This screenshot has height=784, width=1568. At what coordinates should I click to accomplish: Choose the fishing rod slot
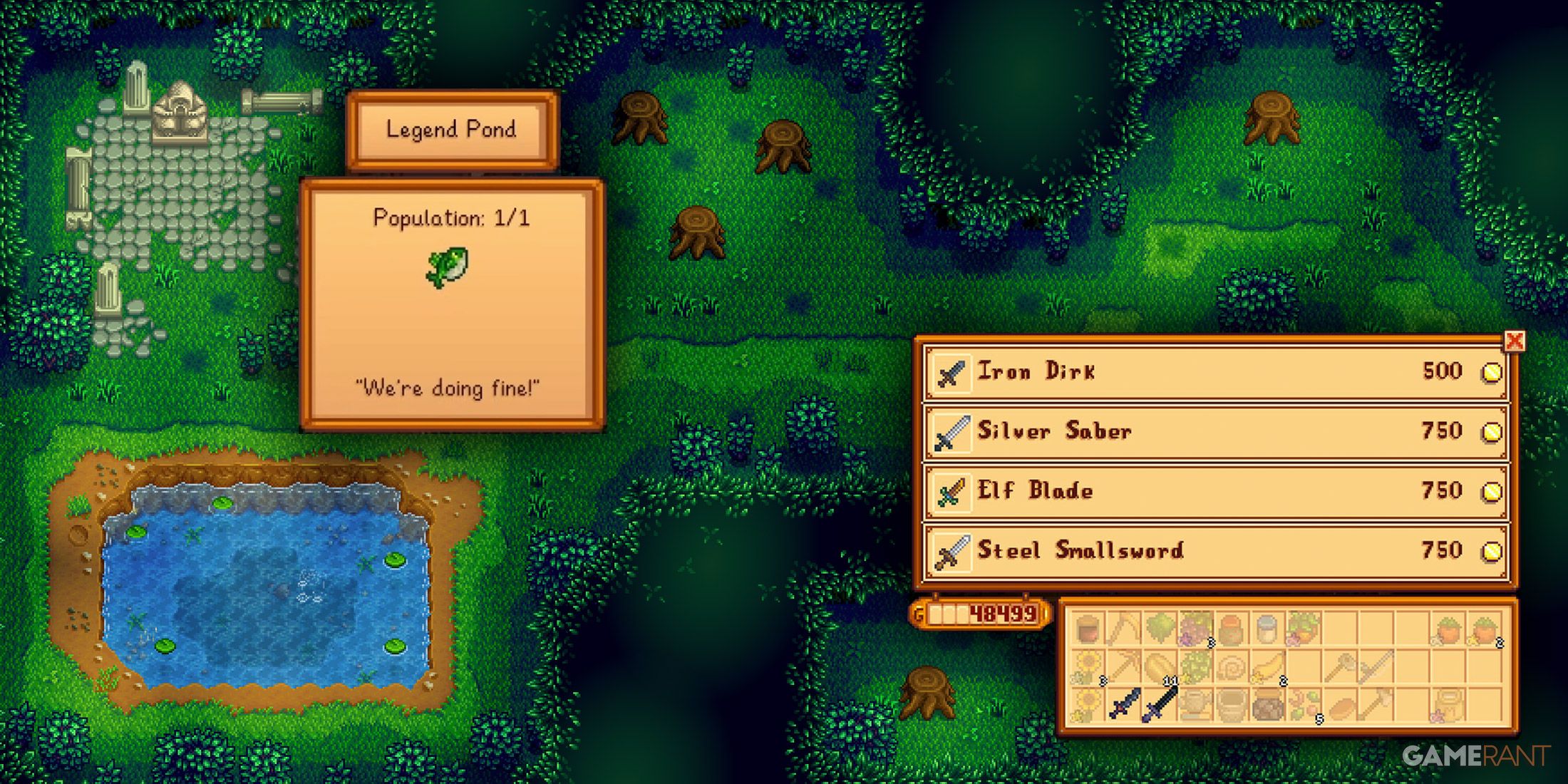(x=1377, y=666)
